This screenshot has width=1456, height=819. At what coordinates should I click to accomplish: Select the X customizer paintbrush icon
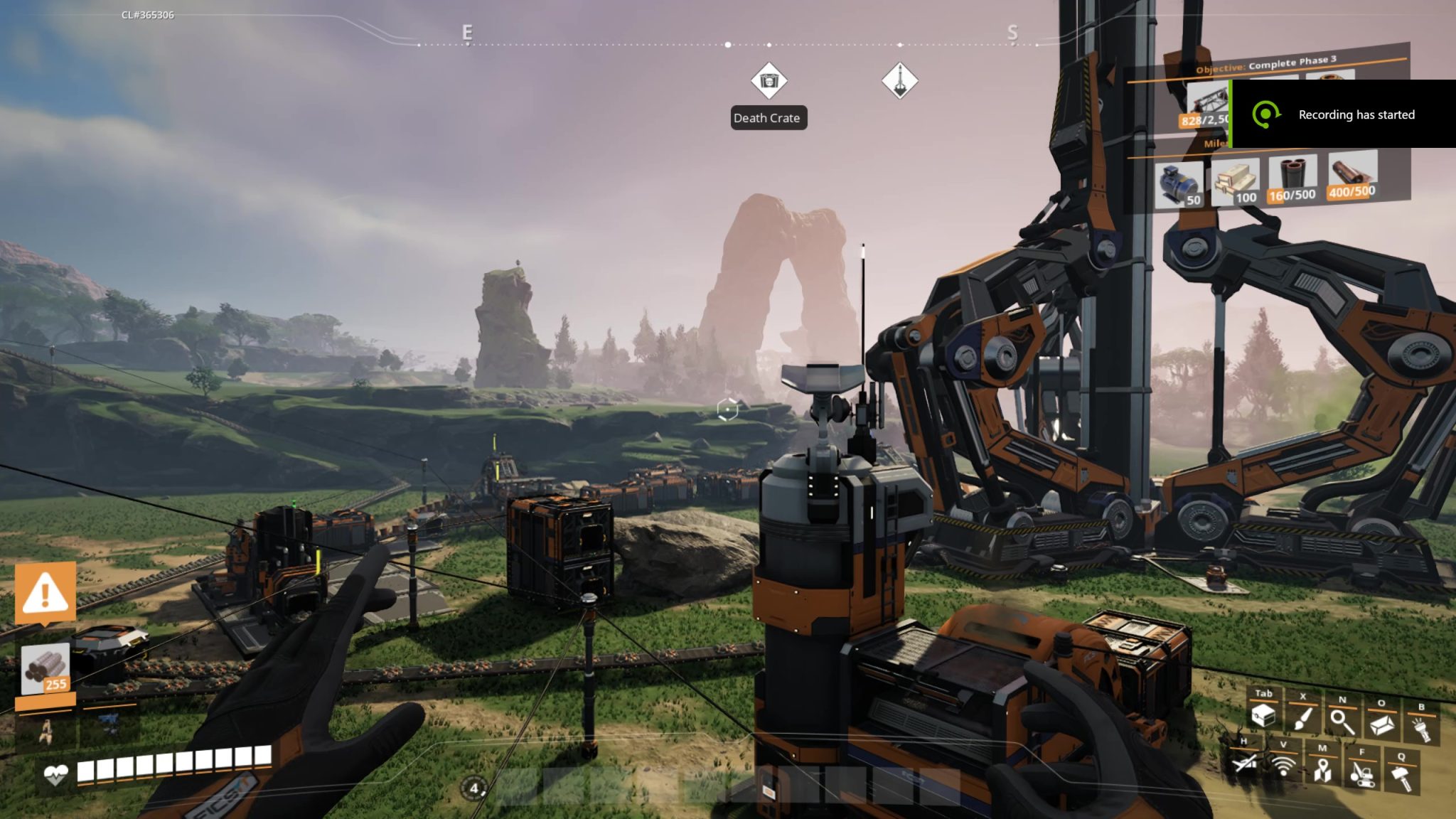pyautogui.click(x=1303, y=720)
